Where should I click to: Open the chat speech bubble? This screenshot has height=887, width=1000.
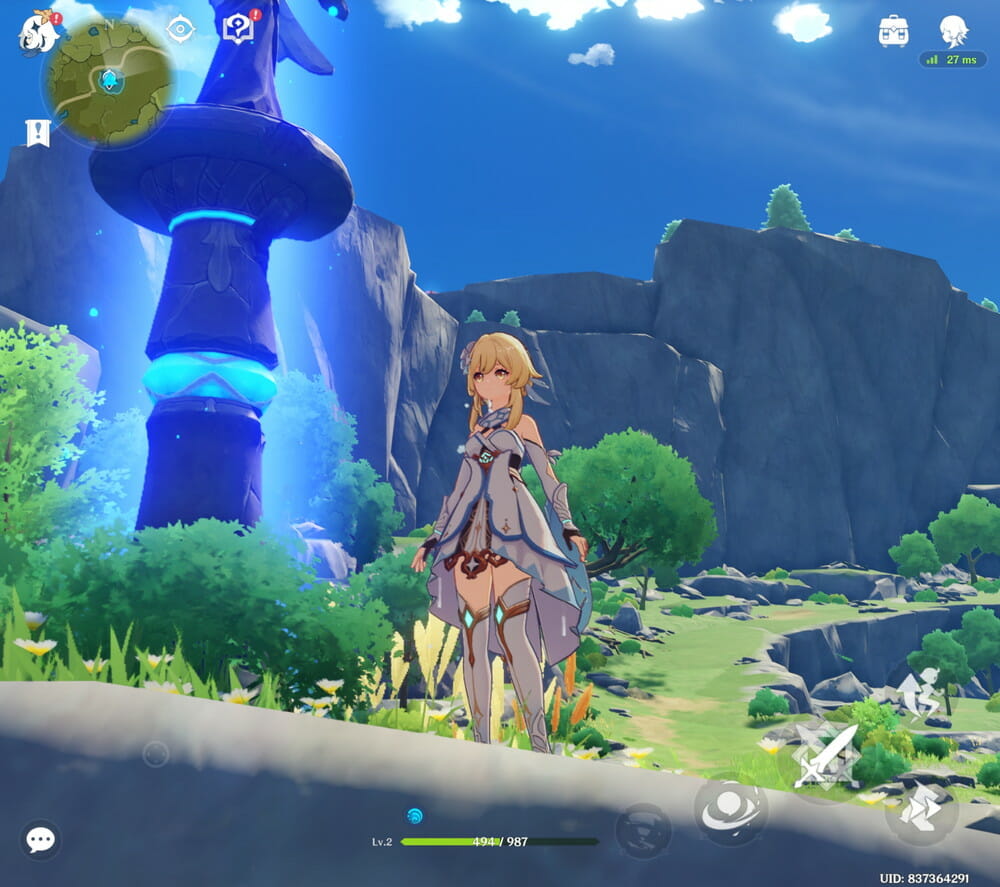pos(41,839)
